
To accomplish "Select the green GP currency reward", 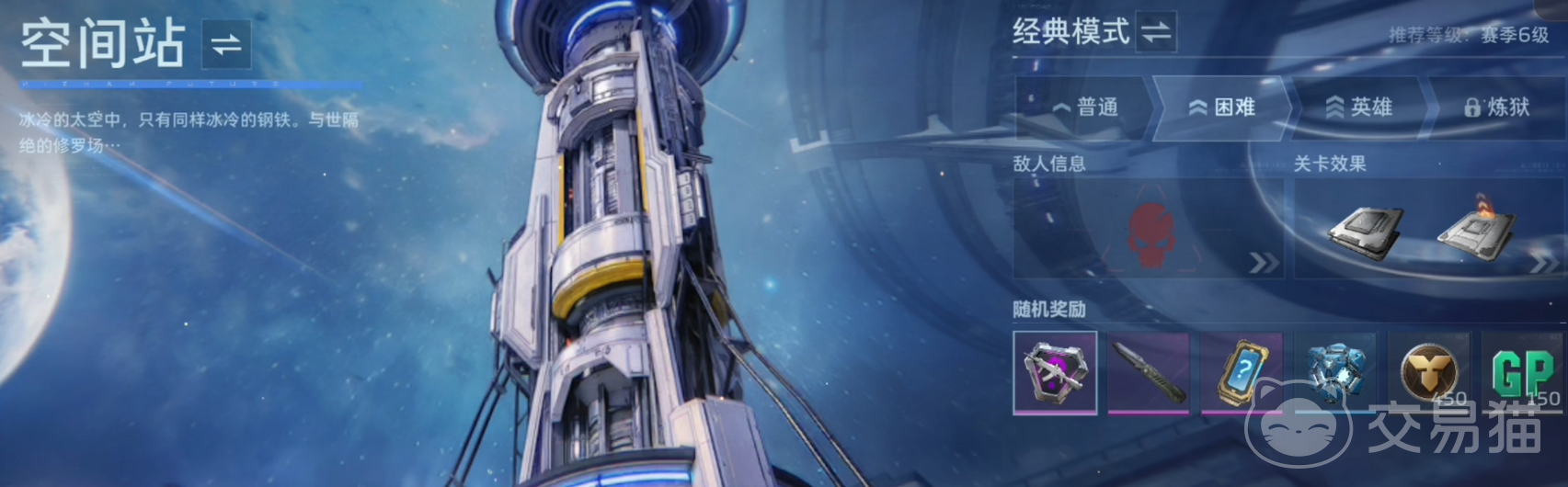I will (1522, 373).
